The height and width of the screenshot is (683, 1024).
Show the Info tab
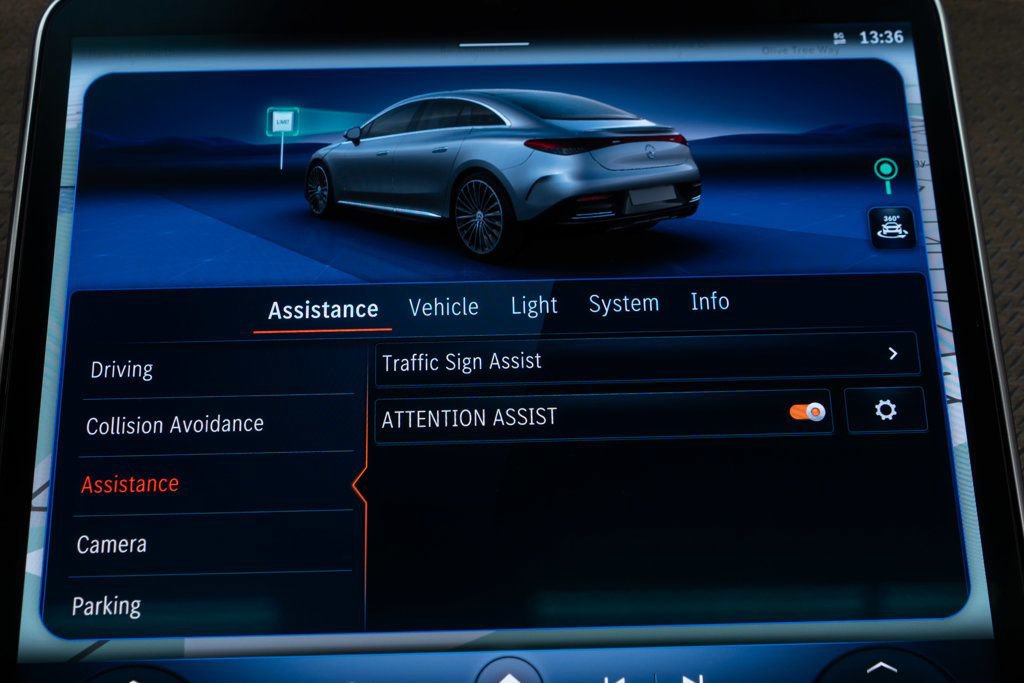709,302
